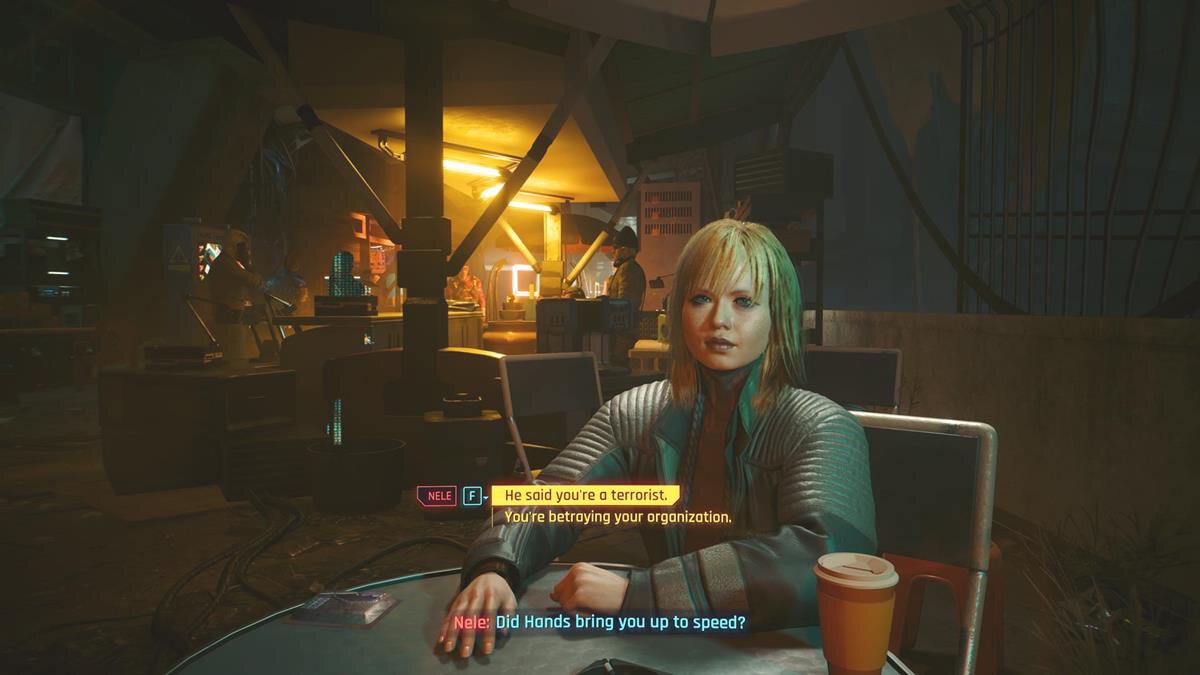The width and height of the screenshot is (1200, 675).
Task: Select "You're betraying your organization." dialogue option
Action: pos(617,517)
